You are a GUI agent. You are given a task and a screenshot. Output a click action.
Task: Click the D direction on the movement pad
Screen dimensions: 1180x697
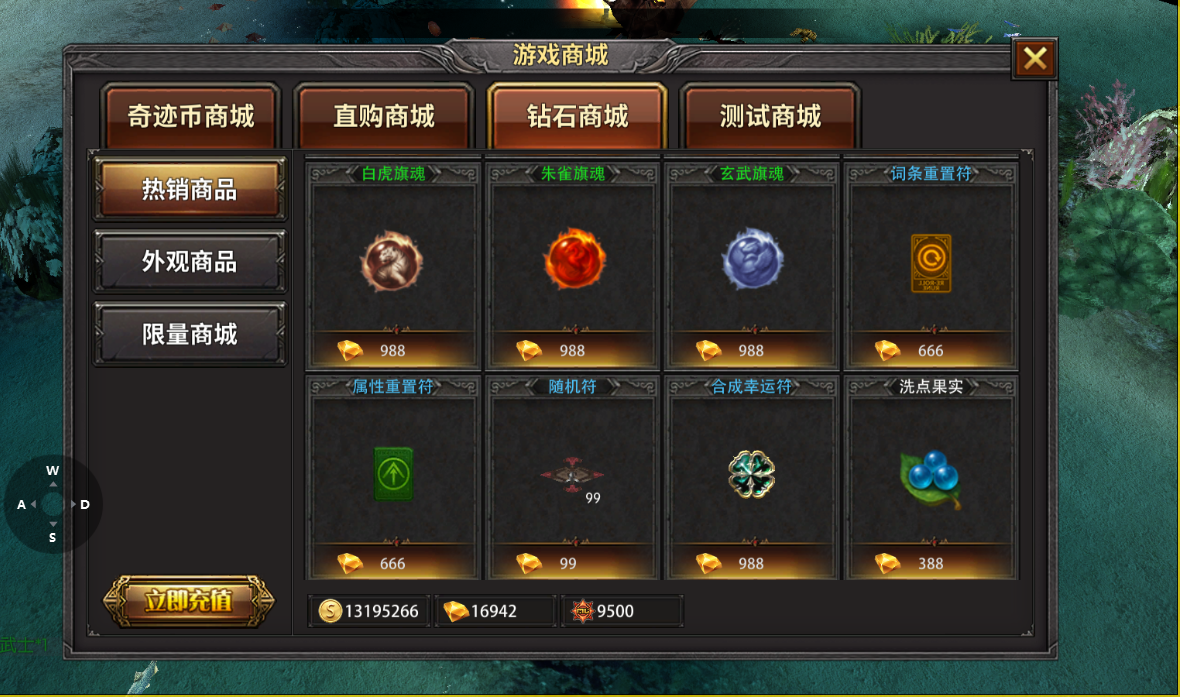(85, 504)
